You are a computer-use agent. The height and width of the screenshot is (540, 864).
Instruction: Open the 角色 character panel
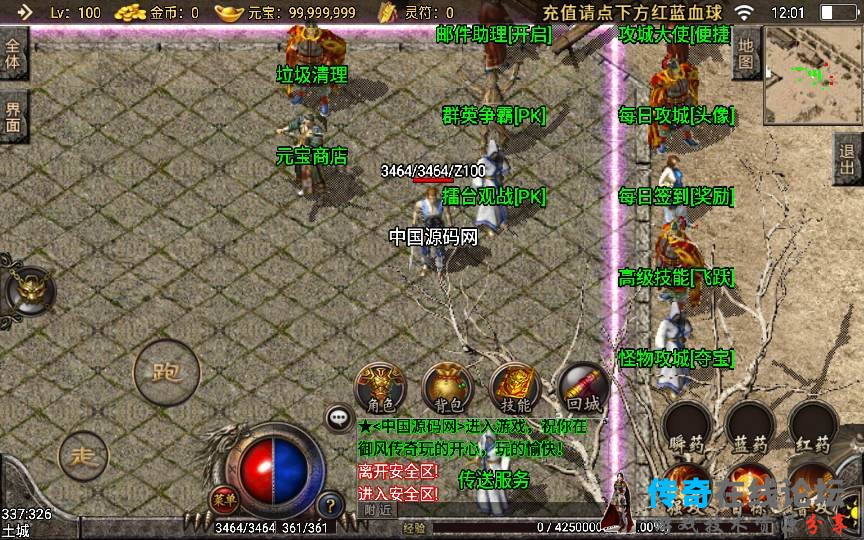pos(380,387)
